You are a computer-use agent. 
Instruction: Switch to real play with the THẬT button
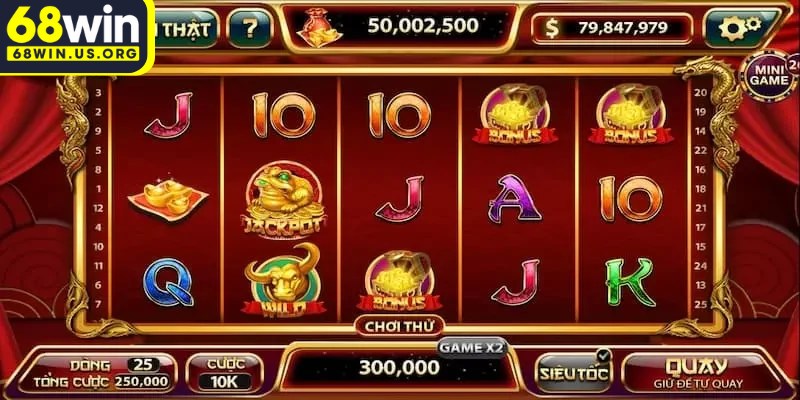tap(186, 28)
